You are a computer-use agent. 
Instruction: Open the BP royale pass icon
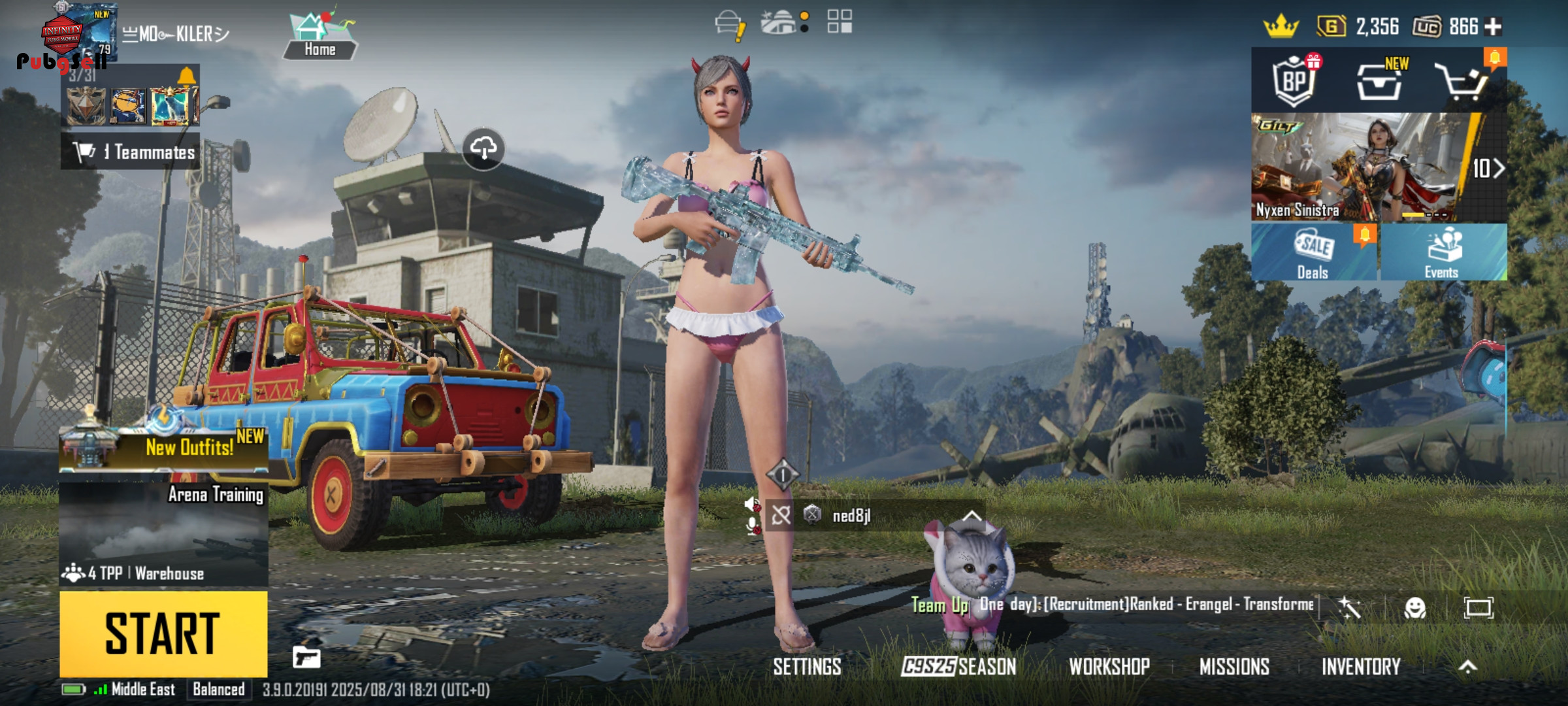[1294, 81]
